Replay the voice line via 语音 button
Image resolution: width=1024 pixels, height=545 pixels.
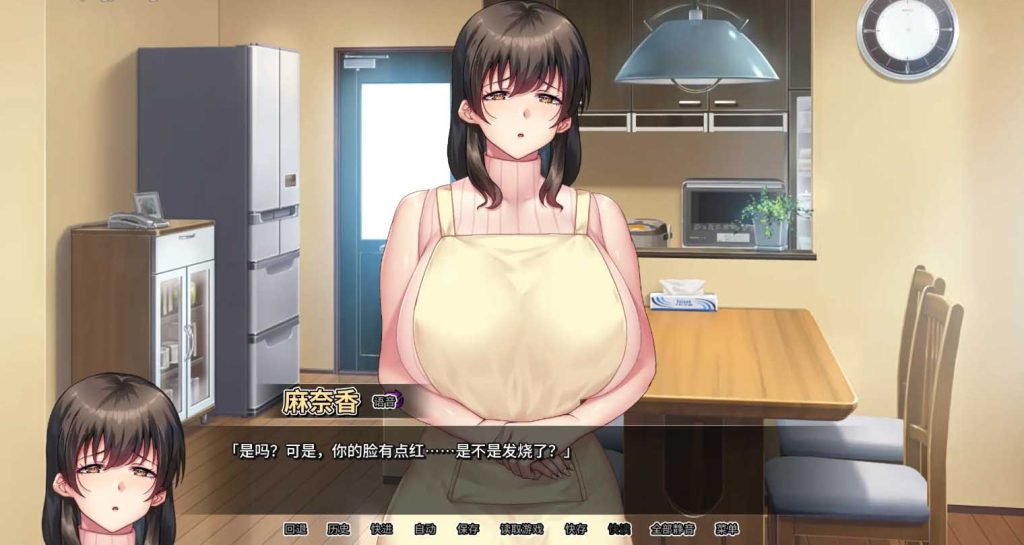(385, 402)
